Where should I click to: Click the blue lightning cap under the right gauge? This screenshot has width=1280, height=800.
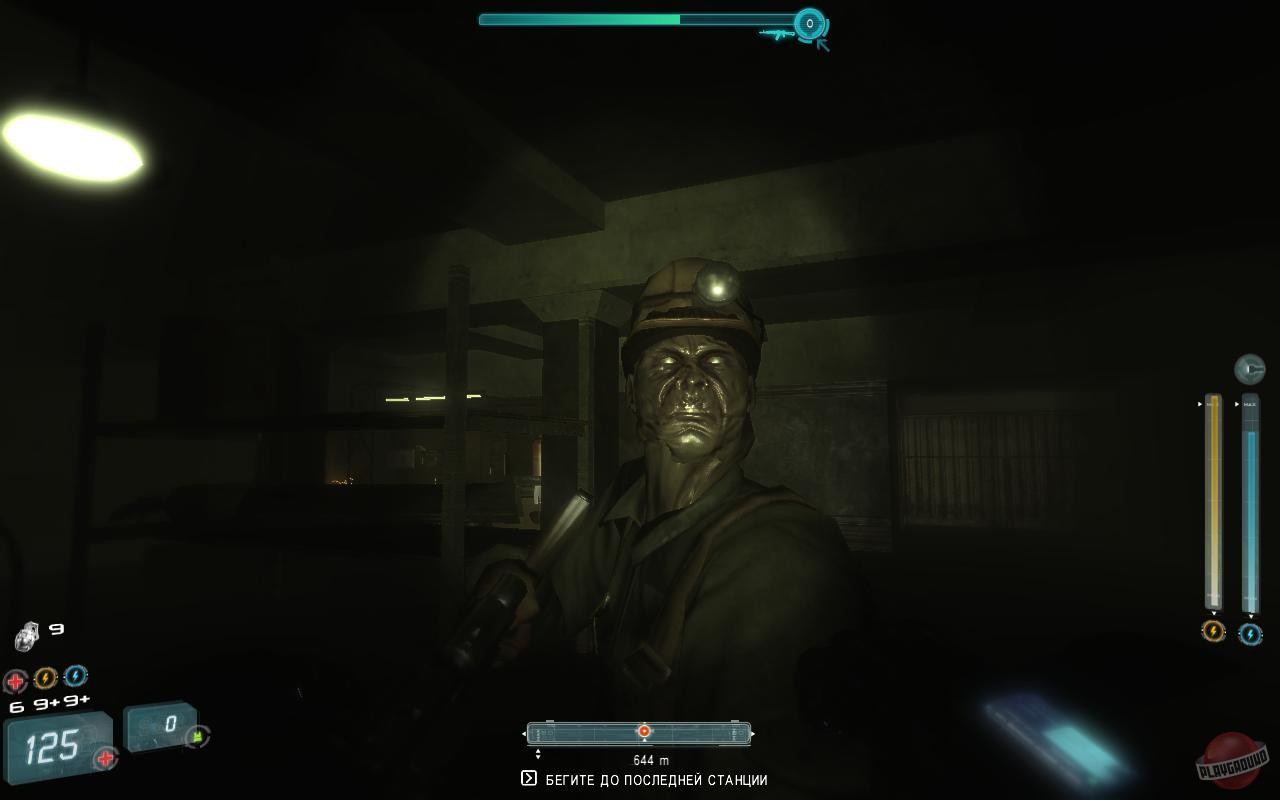(x=1250, y=632)
